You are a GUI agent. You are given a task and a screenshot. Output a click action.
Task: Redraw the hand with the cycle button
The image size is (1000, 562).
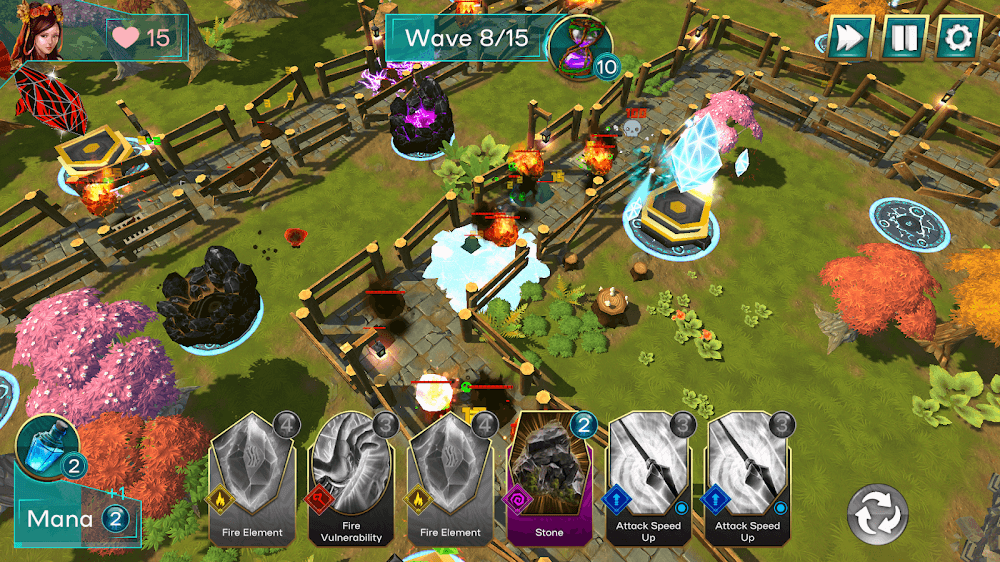pos(877,516)
